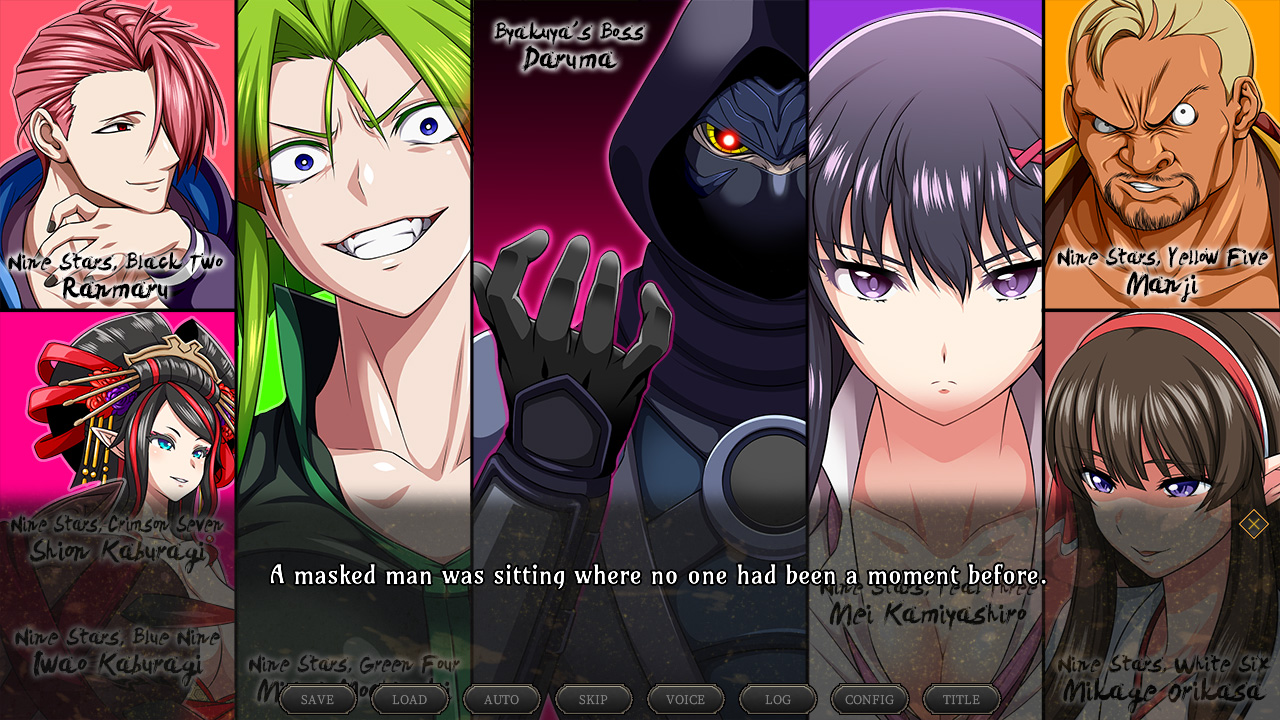
Task: Return to the TITLE screen
Action: click(962, 699)
